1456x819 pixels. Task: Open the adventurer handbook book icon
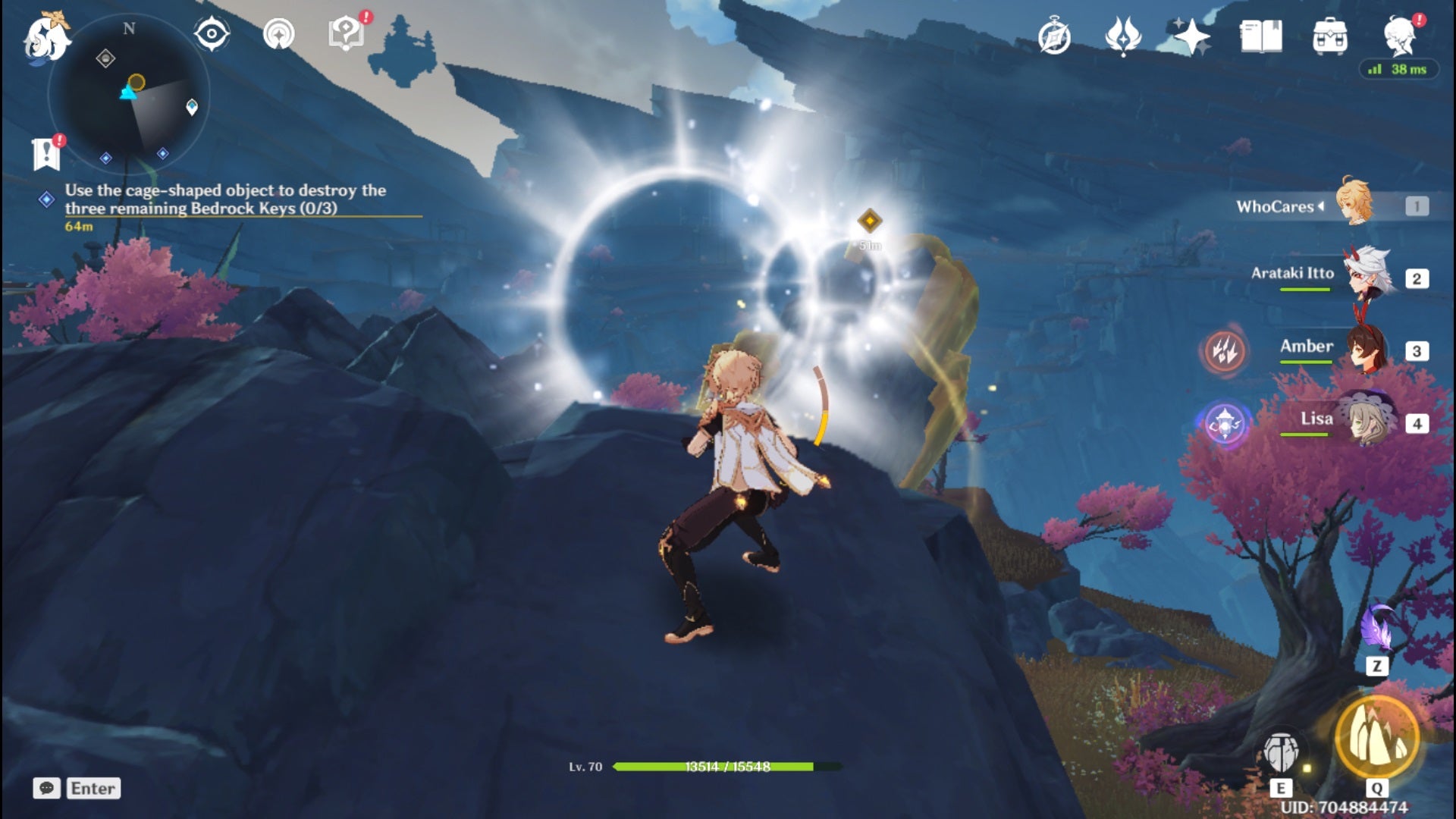(x=1260, y=36)
